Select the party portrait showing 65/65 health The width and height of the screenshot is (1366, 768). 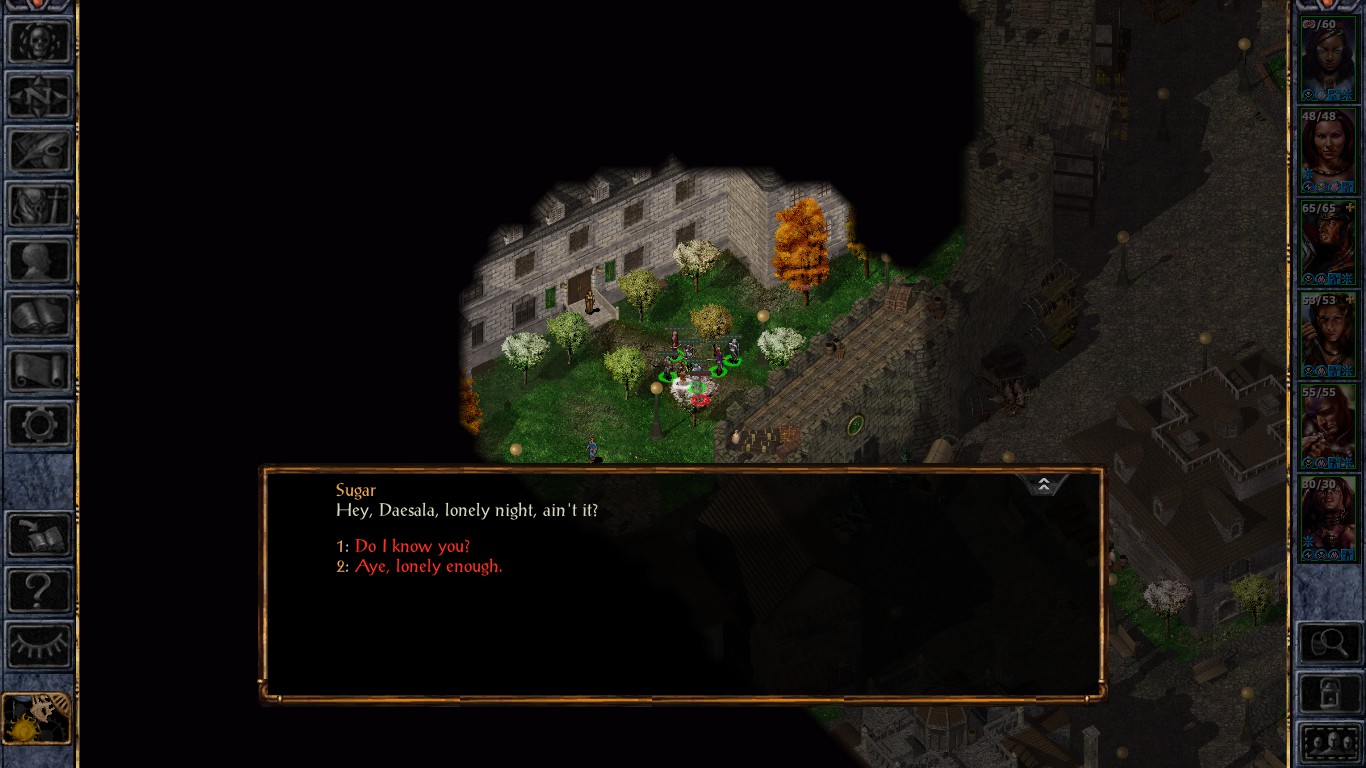coord(1328,243)
